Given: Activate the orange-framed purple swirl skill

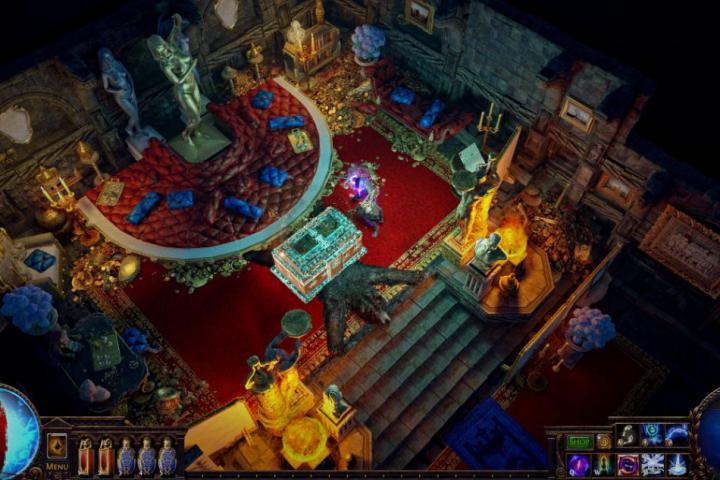Looking at the screenshot, I should (628, 464).
